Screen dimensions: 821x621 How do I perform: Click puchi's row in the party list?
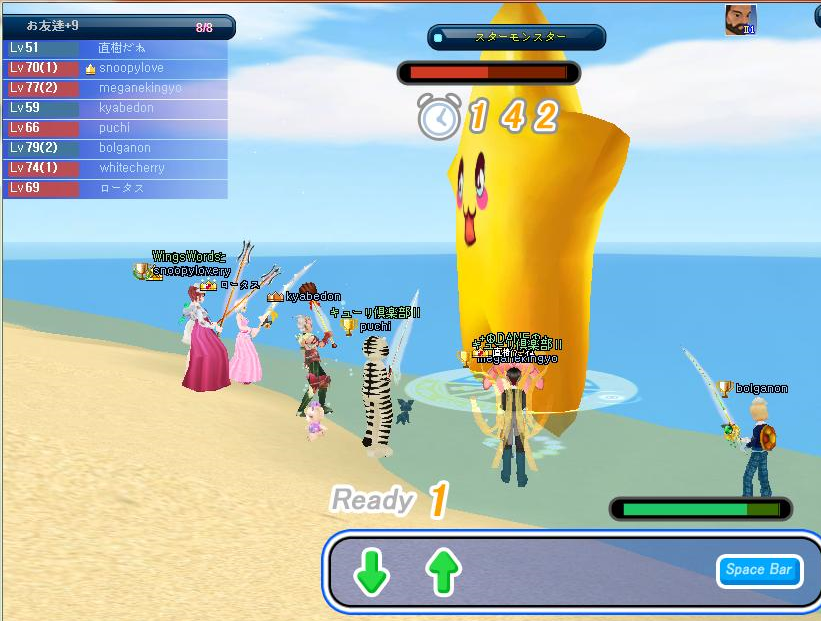(114, 128)
